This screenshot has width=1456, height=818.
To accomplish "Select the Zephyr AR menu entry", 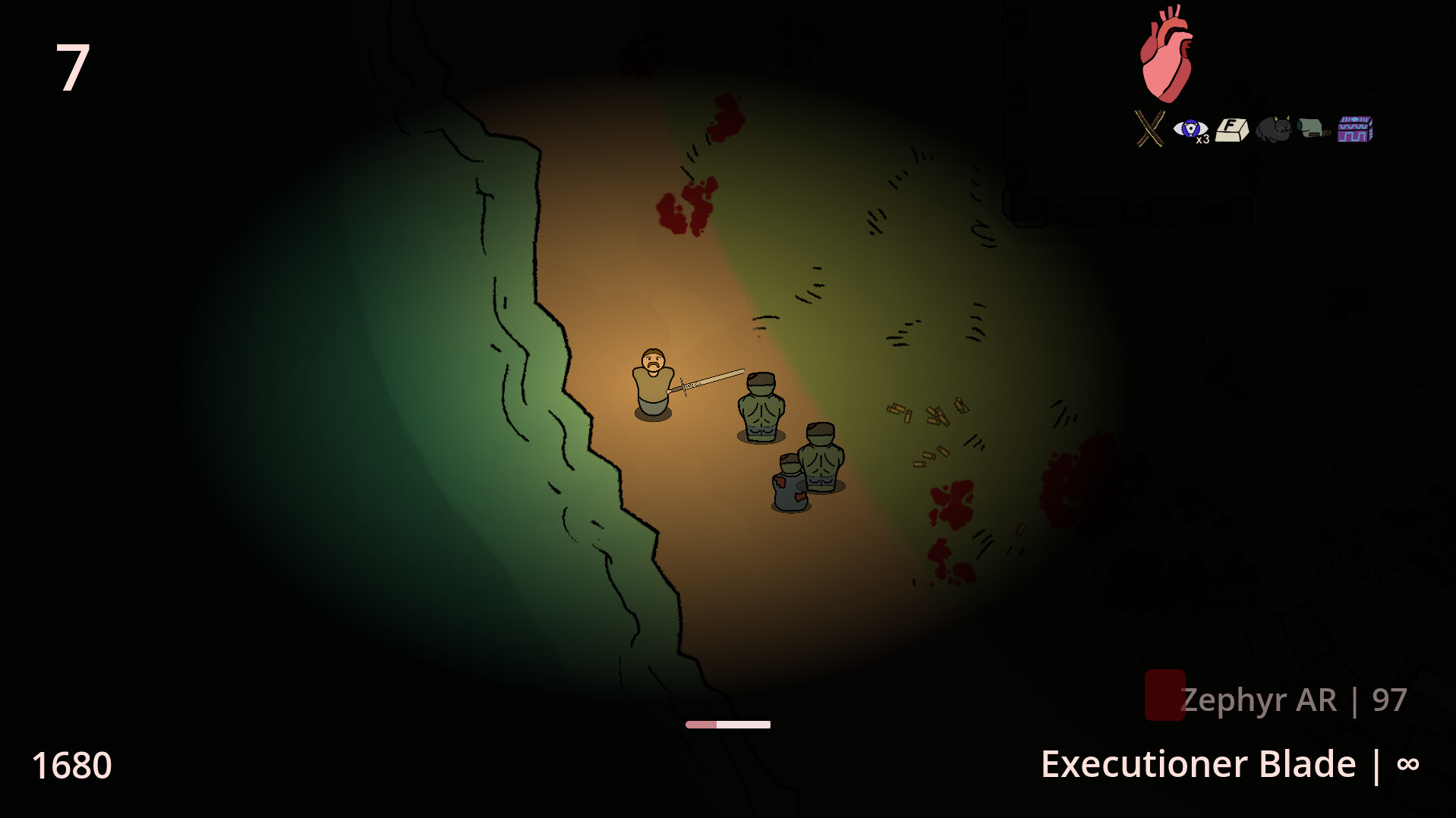I will (1258, 700).
